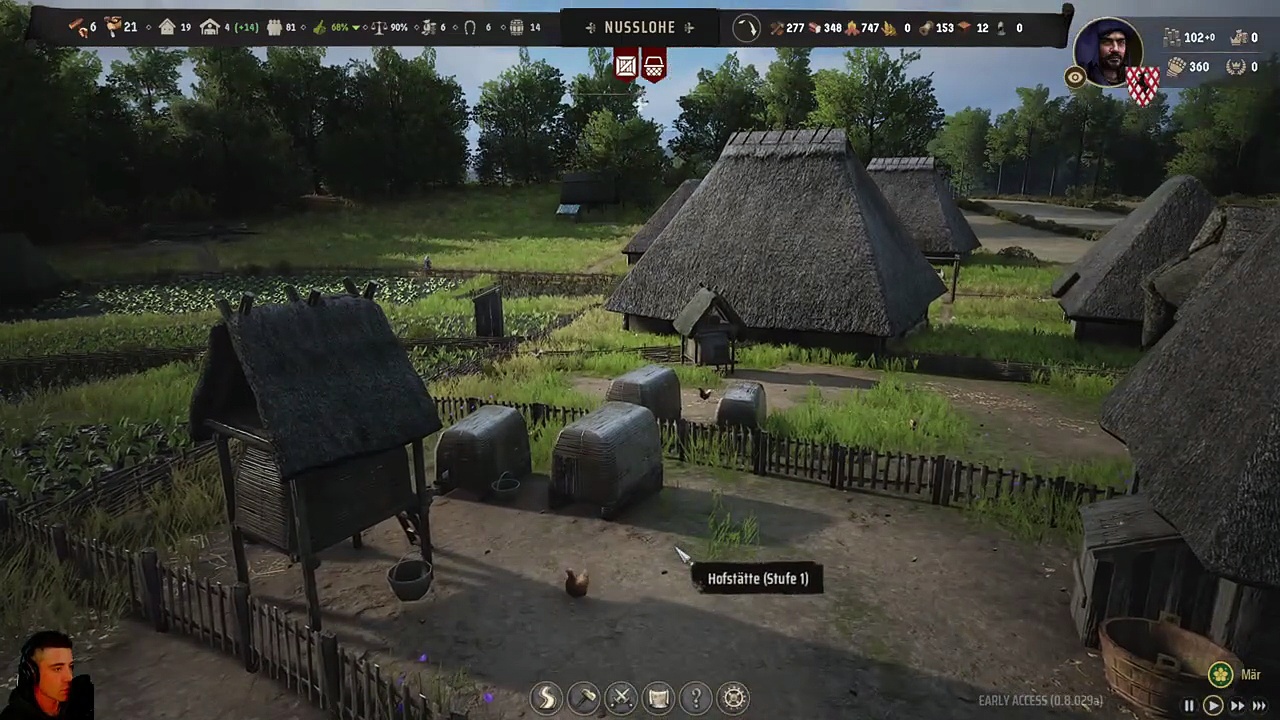Image resolution: width=1280 pixels, height=720 pixels.
Task: Open the crossed swords army menu
Action: click(x=621, y=697)
